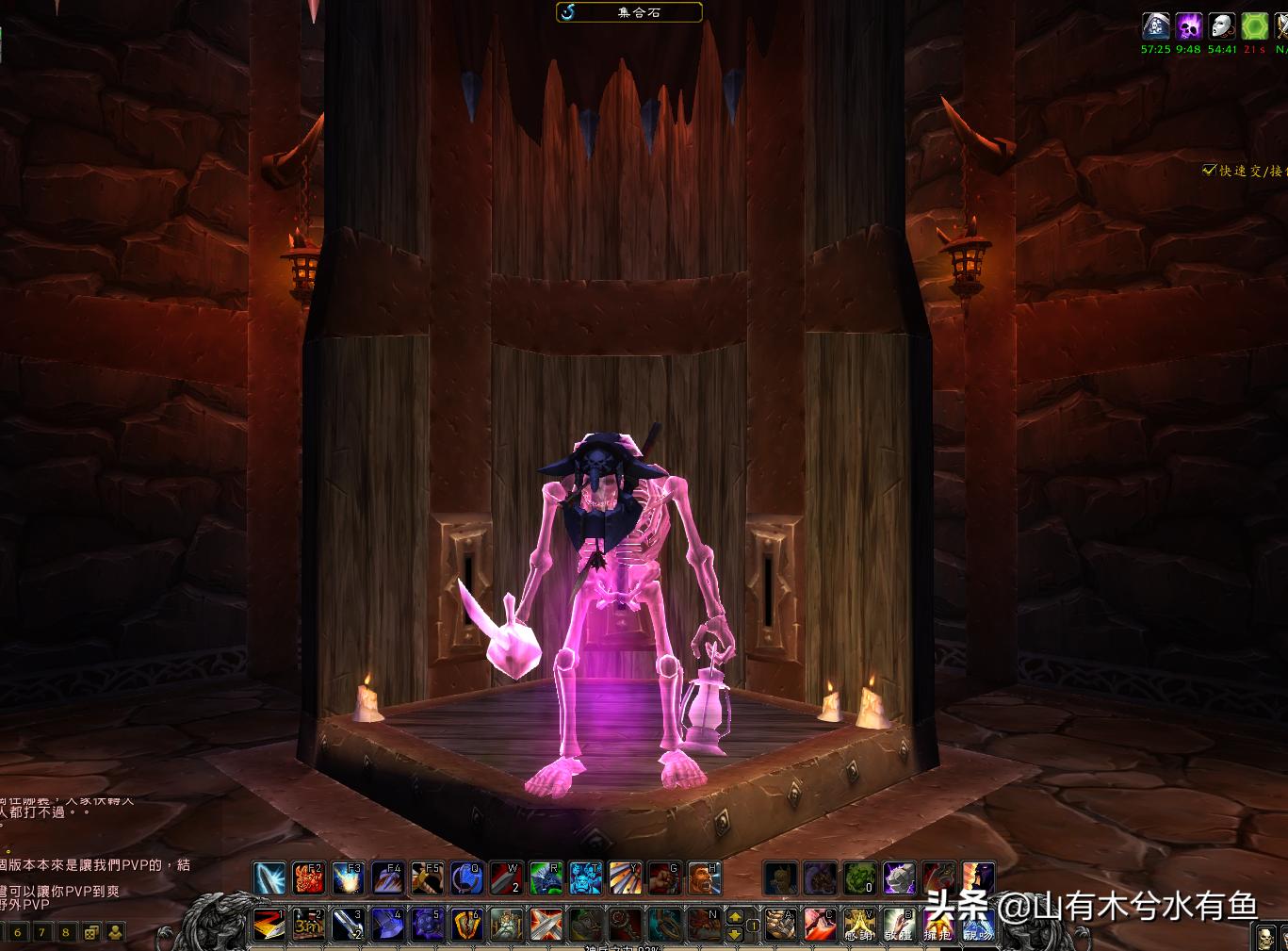Click the action bar page-up arrow
This screenshot has width=1288, height=951.
tap(733, 916)
